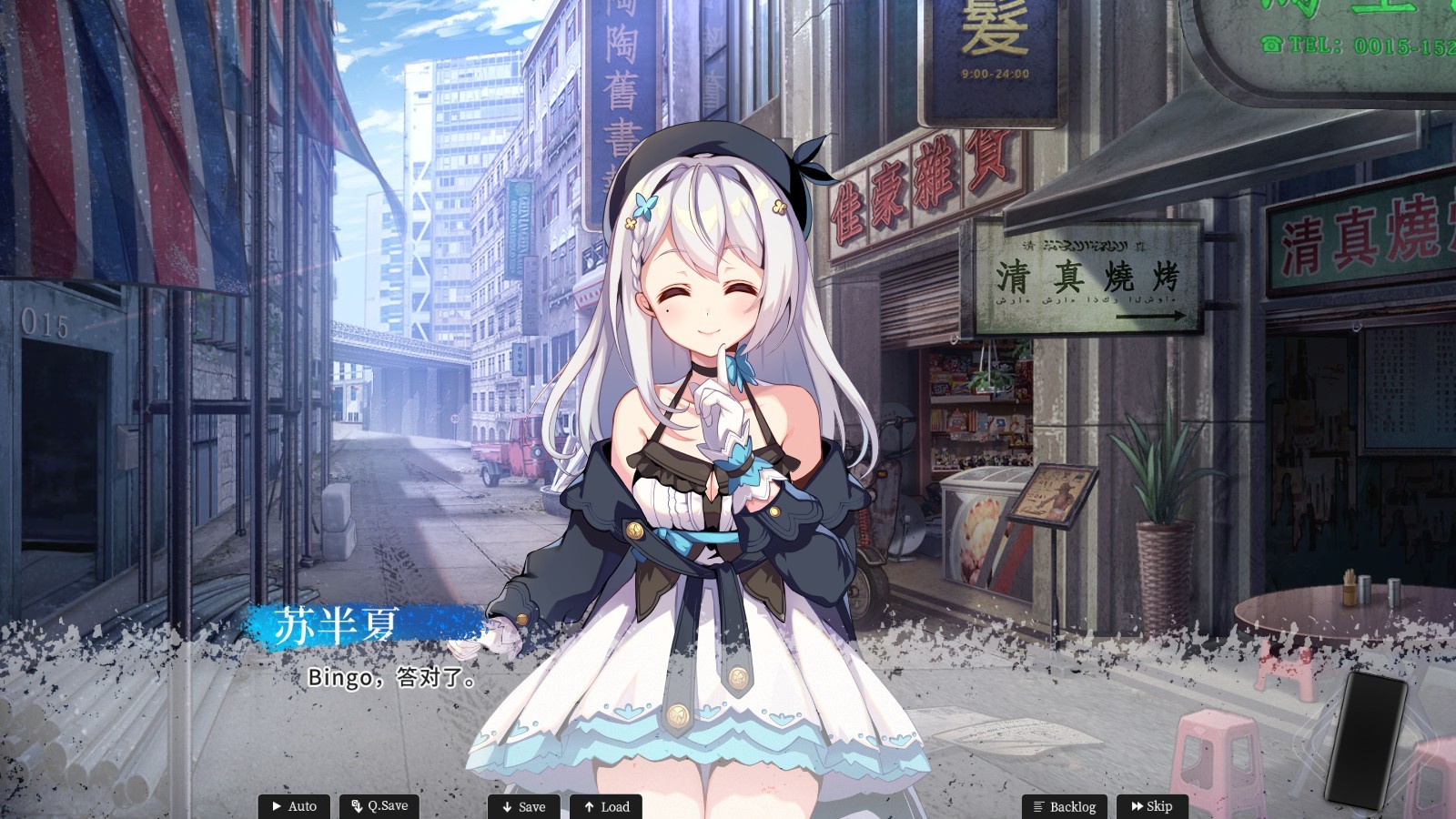Turn on Skip mode to fast-forward dialogue
The height and width of the screenshot is (819, 1456).
(x=1154, y=806)
